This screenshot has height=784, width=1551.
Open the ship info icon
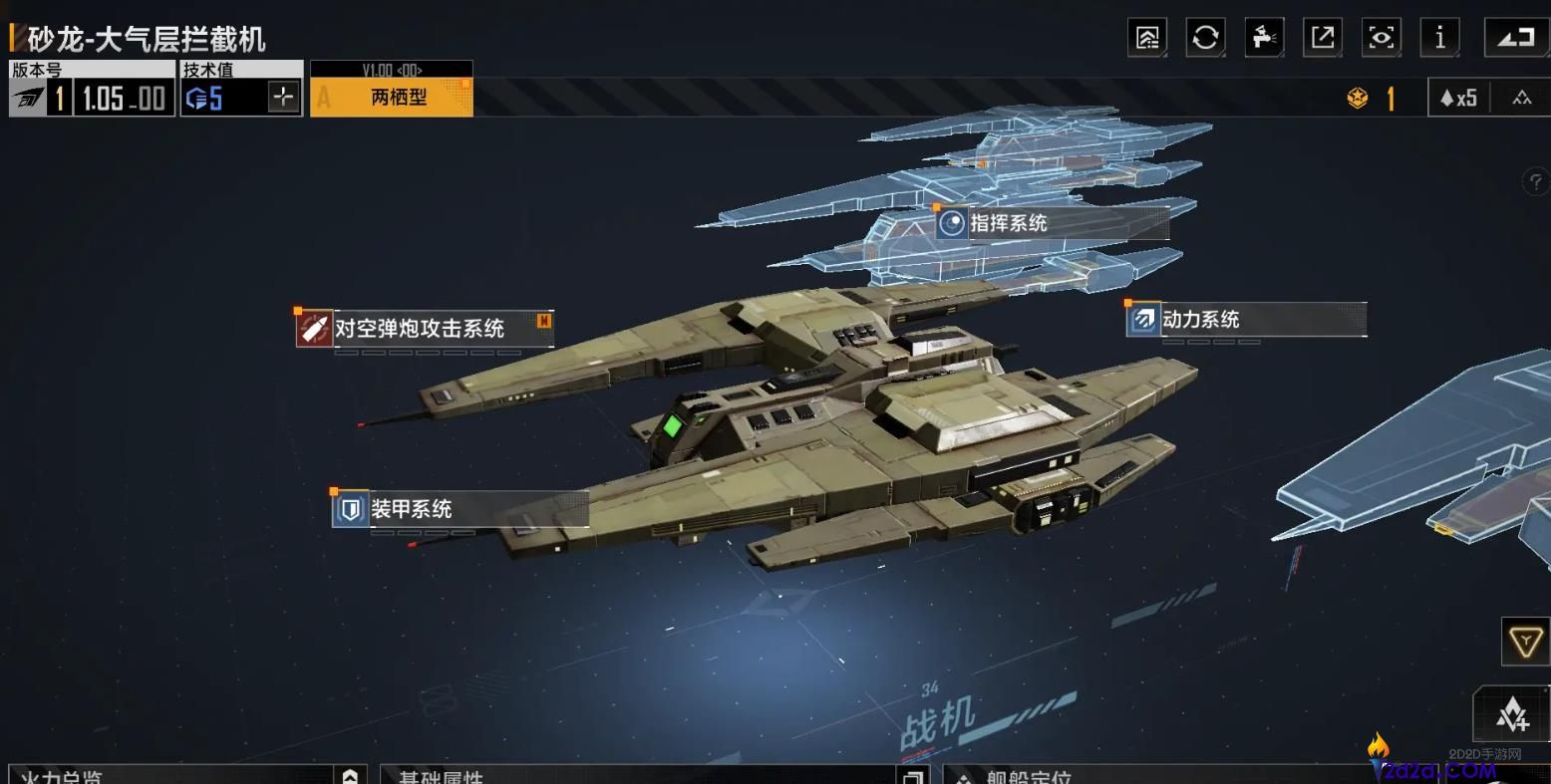1439,38
